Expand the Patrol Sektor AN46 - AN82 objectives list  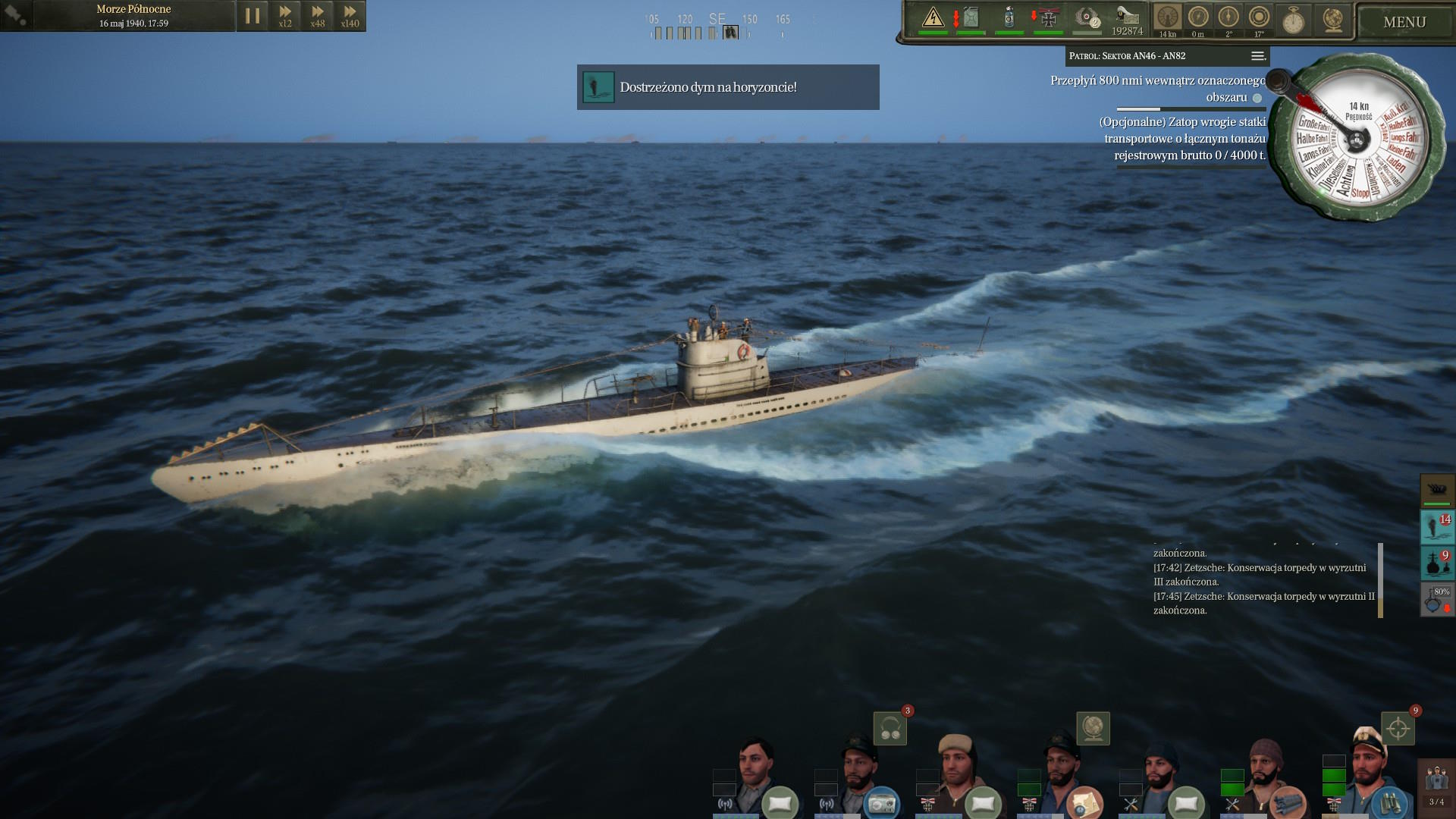(x=1257, y=56)
